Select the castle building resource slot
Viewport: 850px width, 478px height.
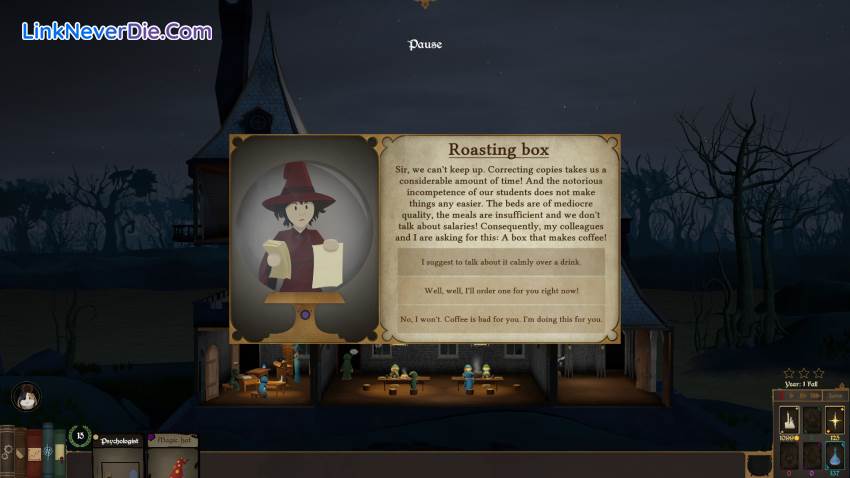point(787,420)
